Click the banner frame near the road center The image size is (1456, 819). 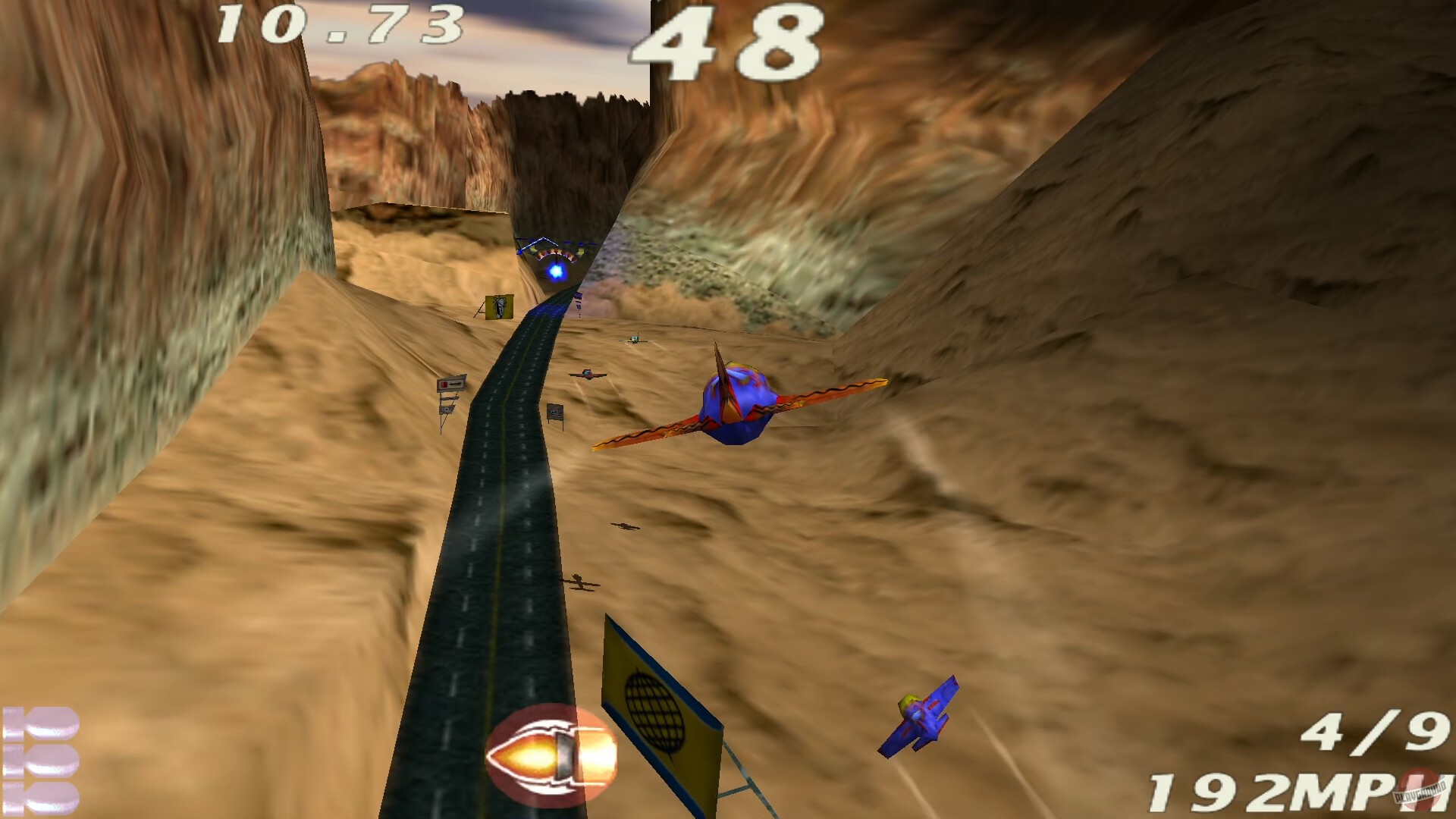point(556,411)
